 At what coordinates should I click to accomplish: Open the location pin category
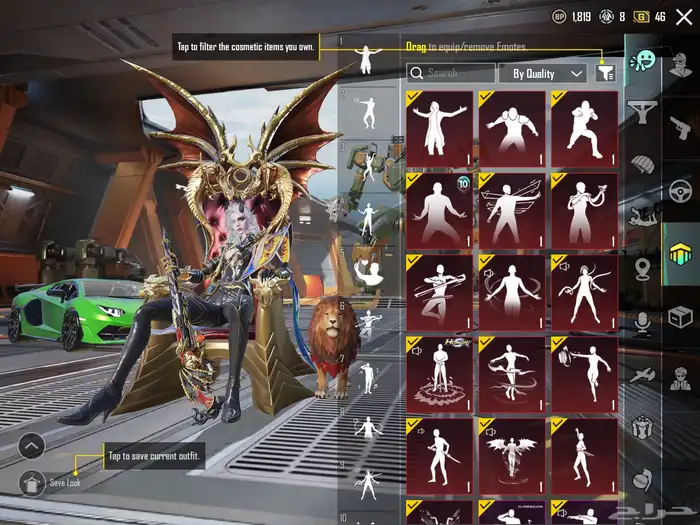tap(642, 268)
